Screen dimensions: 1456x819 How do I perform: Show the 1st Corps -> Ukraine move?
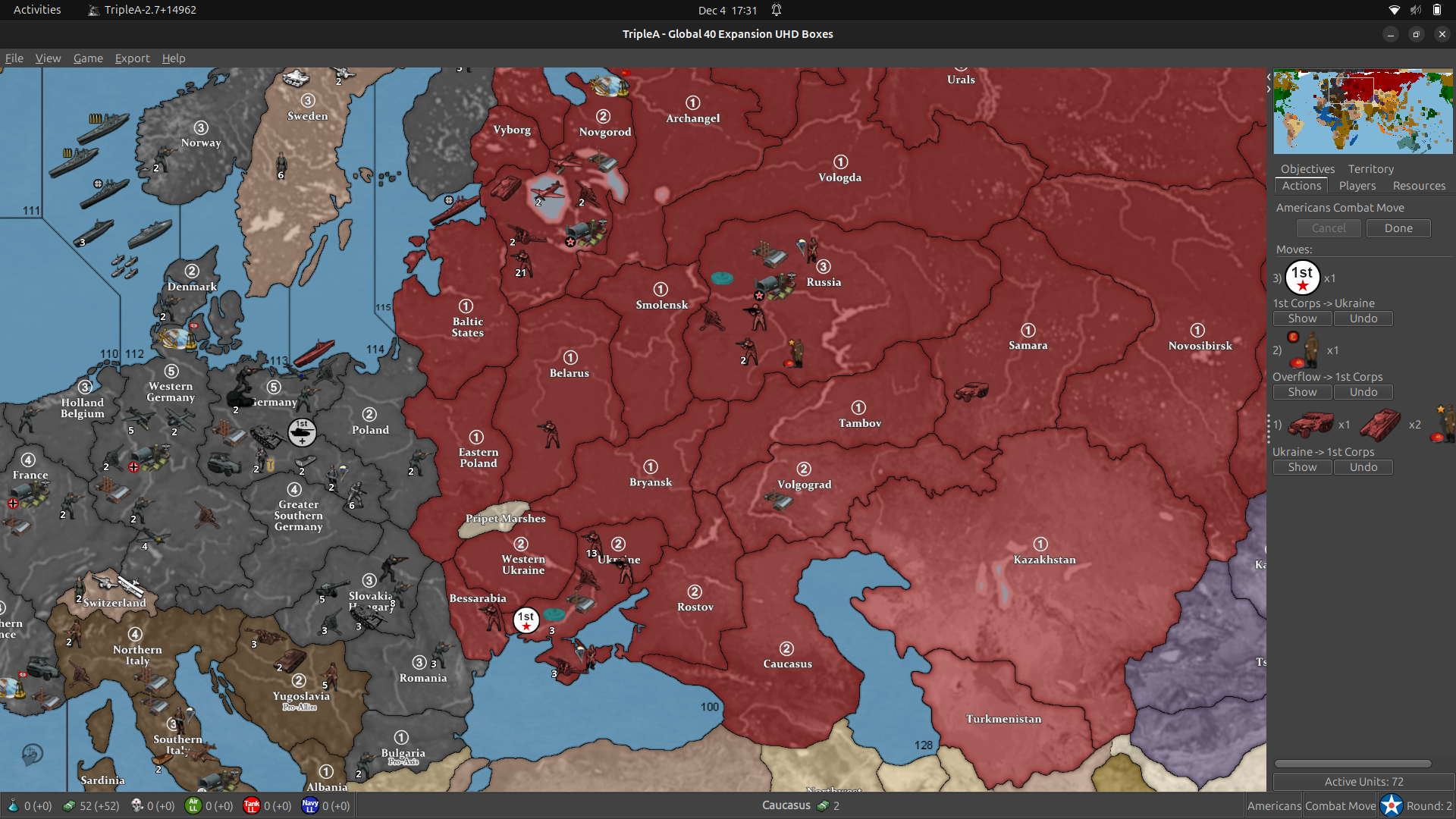1302,318
